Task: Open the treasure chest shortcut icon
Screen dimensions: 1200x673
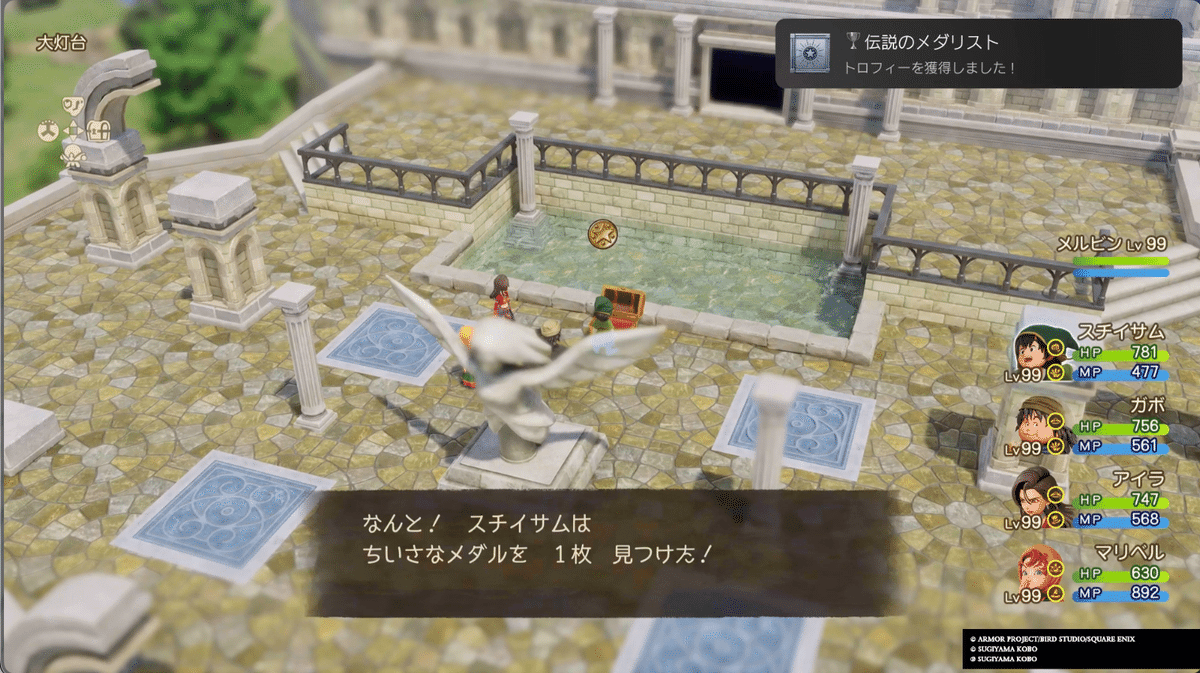Action: pos(97,130)
